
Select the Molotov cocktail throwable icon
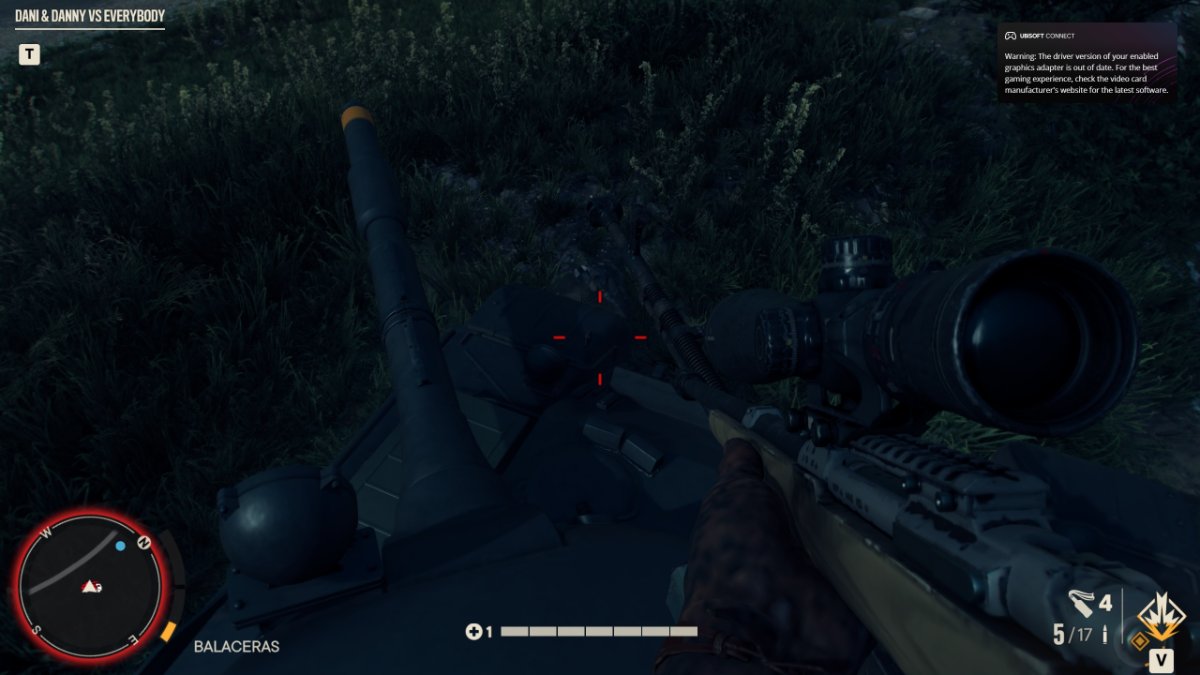1082,603
